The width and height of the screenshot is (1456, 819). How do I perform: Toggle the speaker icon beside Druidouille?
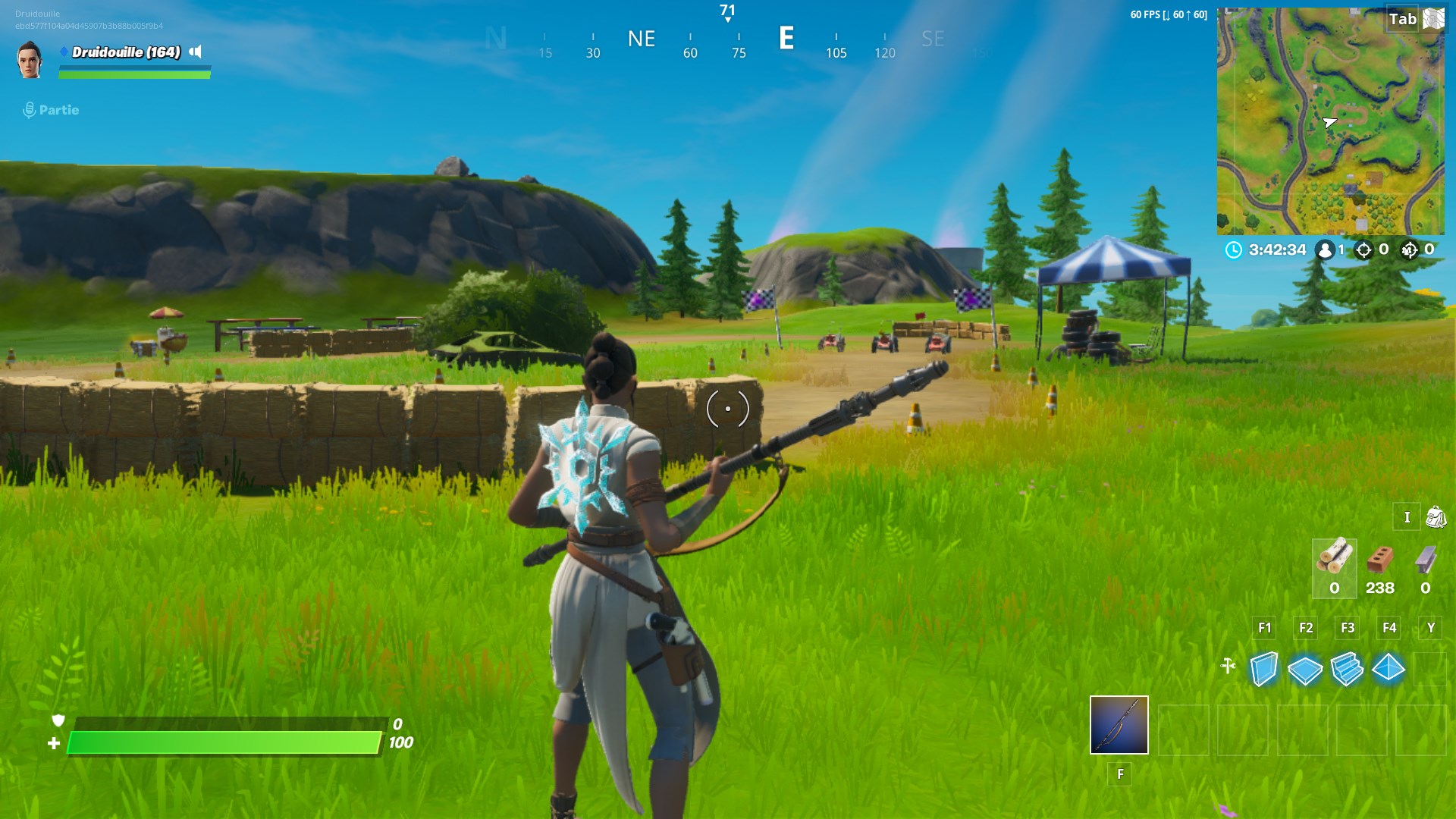point(196,52)
